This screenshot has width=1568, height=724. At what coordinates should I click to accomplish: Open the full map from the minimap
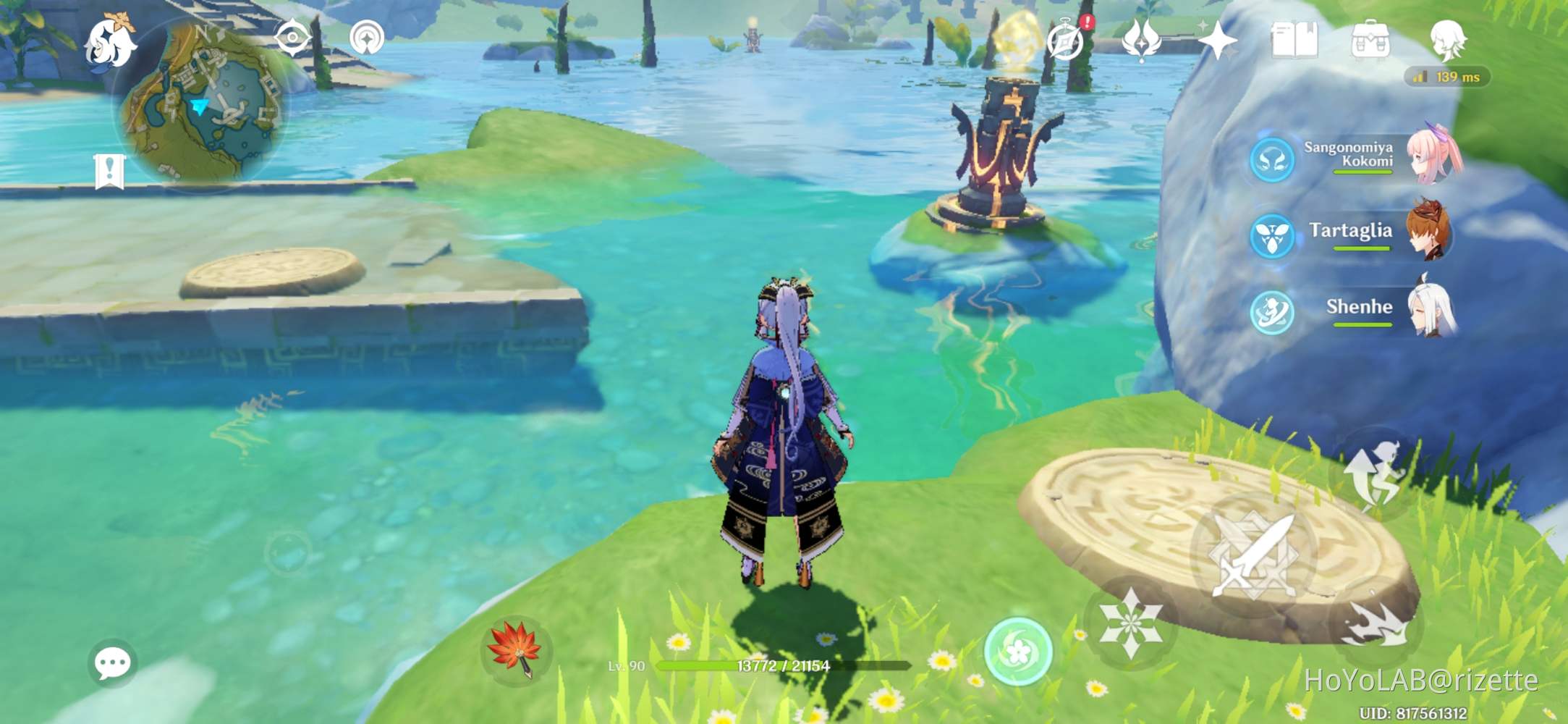pos(205,96)
